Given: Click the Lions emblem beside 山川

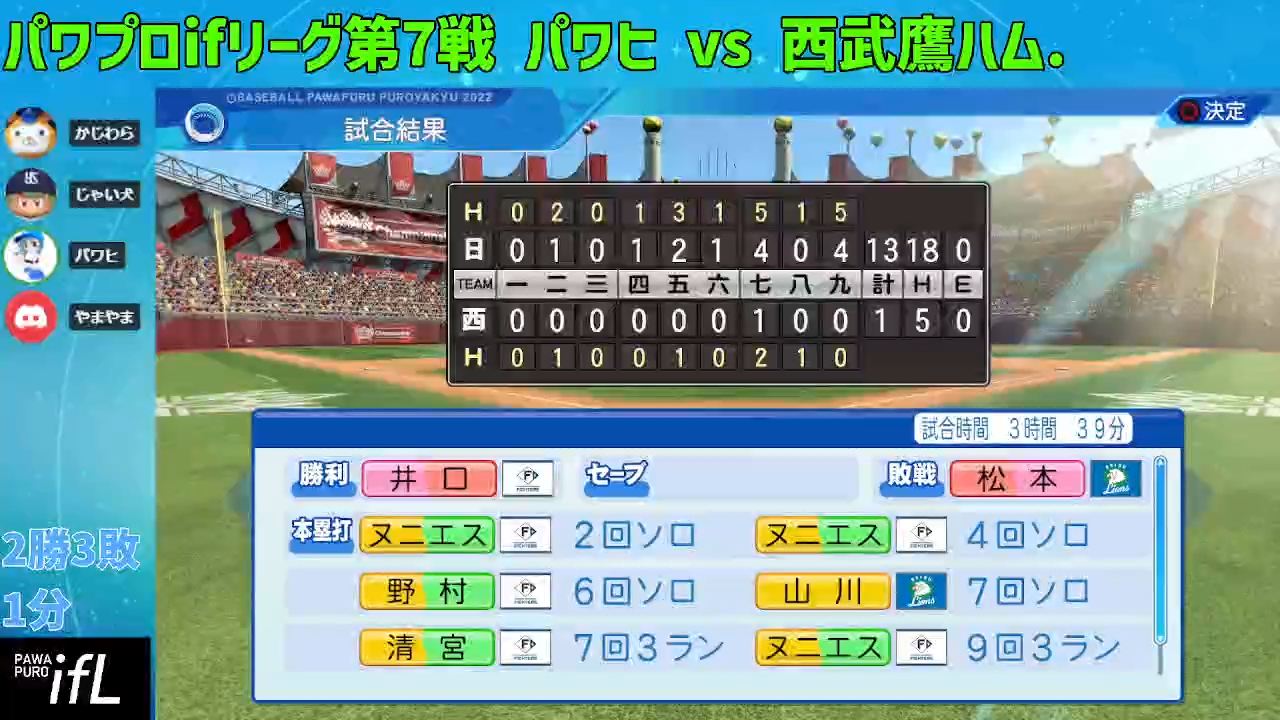Looking at the screenshot, I should (921, 590).
